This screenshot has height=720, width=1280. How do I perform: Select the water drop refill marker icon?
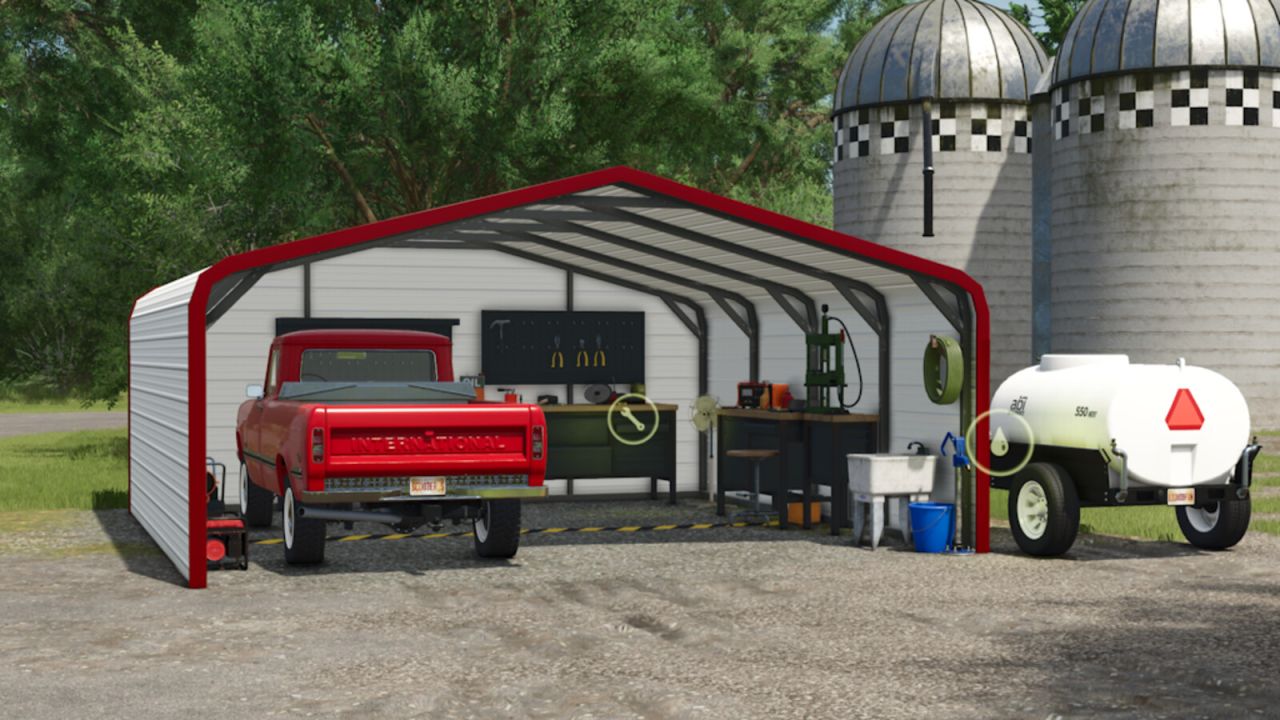click(x=999, y=442)
